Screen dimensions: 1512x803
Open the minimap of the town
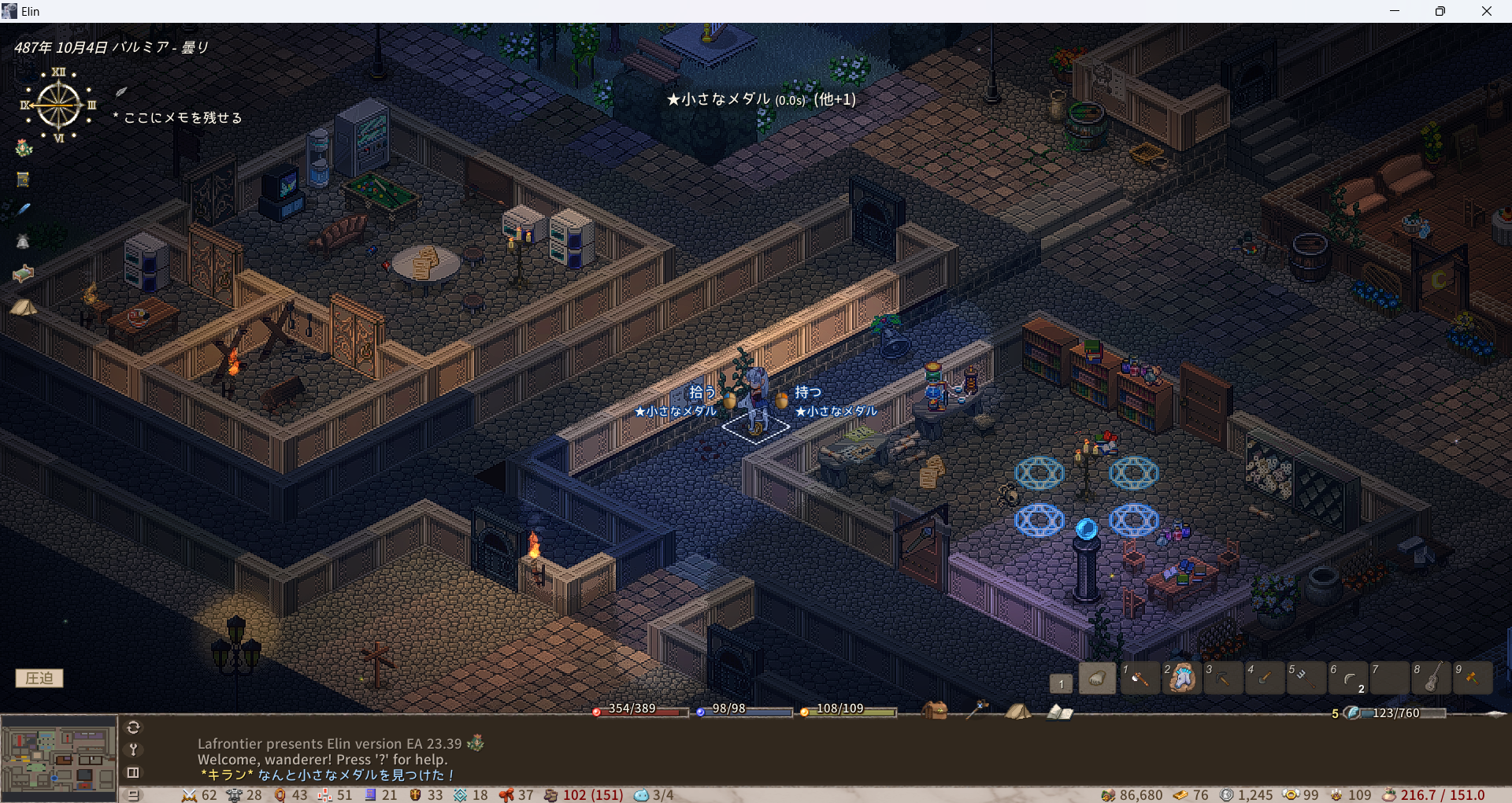tap(59, 758)
